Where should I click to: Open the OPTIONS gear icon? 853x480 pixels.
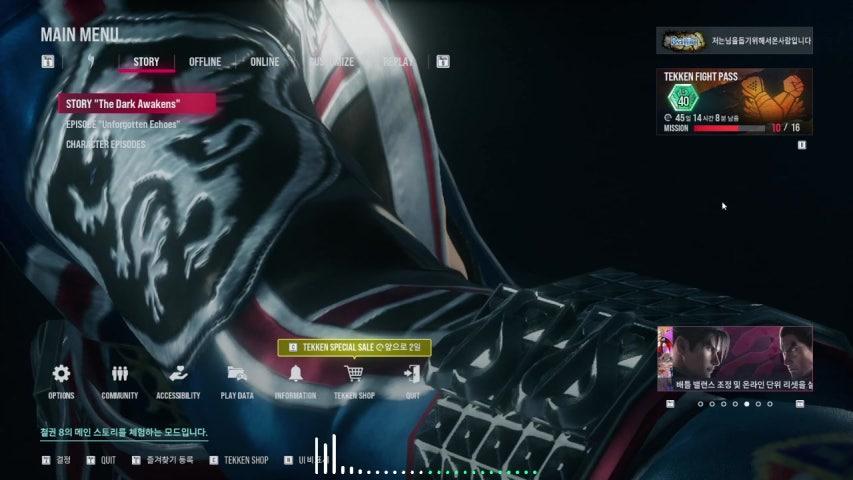click(61, 375)
